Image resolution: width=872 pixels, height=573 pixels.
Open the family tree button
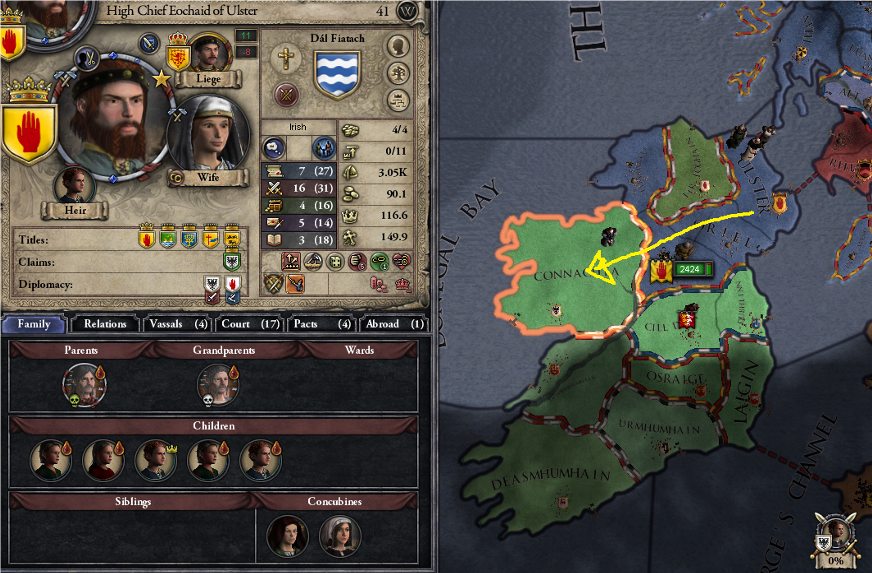398,46
